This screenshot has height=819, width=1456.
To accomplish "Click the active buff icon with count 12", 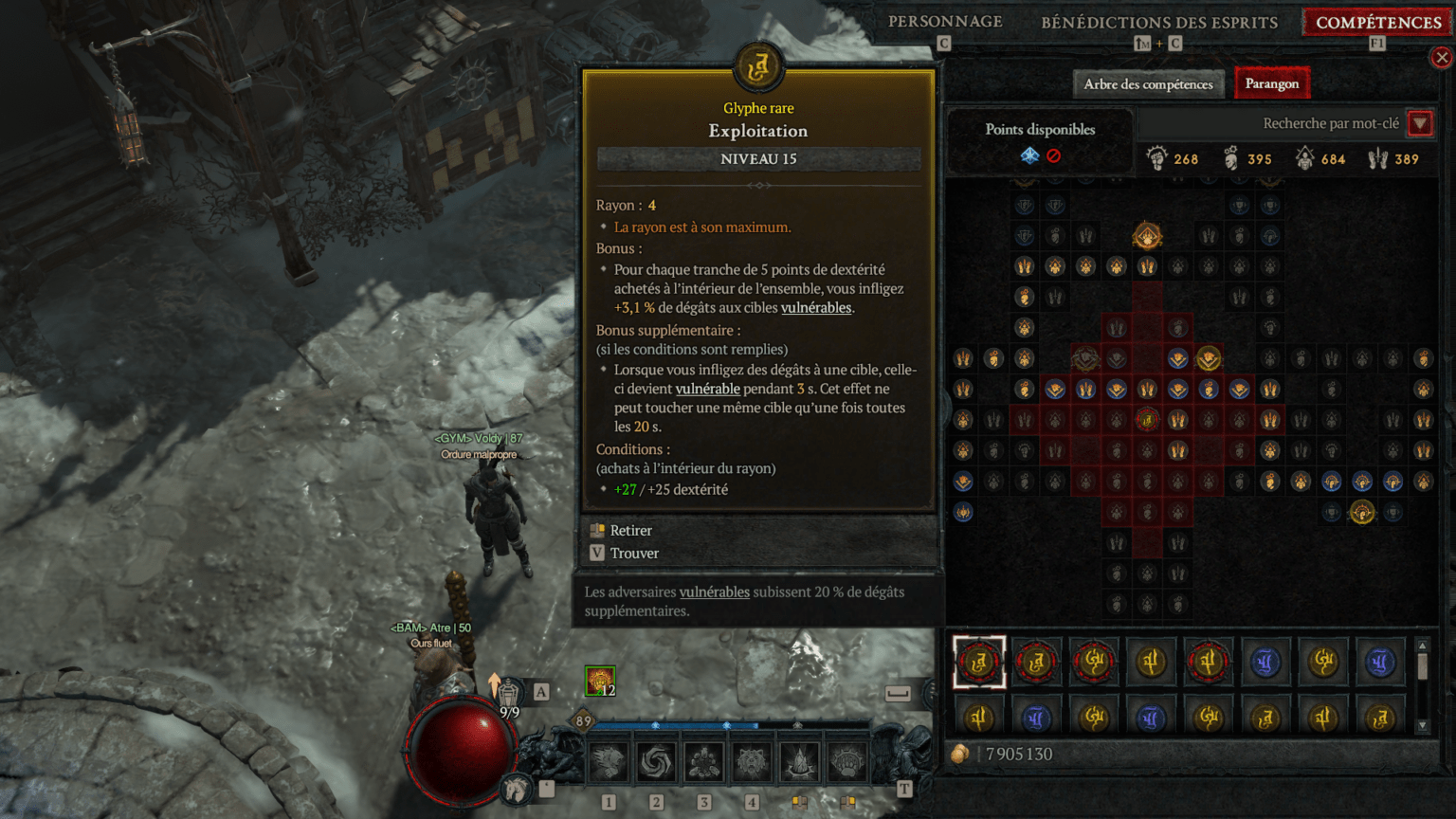I will click(x=600, y=681).
